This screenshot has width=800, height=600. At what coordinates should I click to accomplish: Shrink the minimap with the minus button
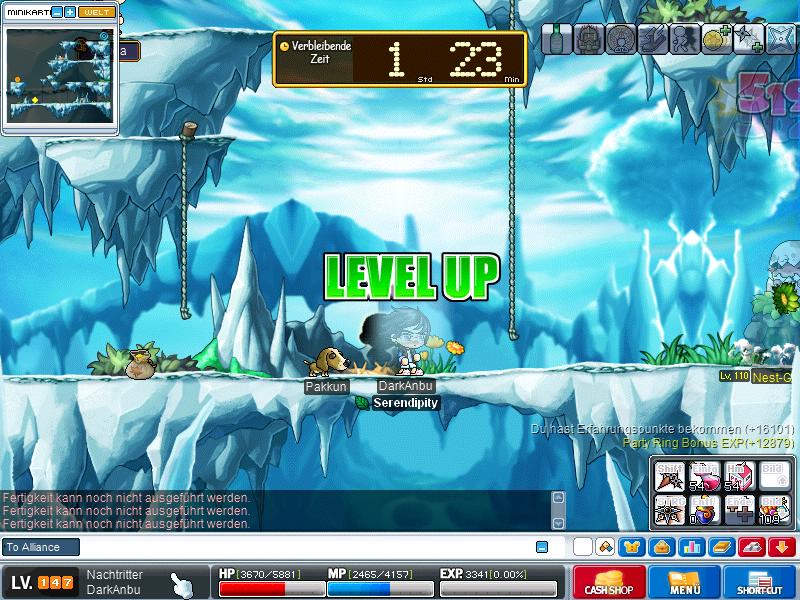(x=56, y=12)
